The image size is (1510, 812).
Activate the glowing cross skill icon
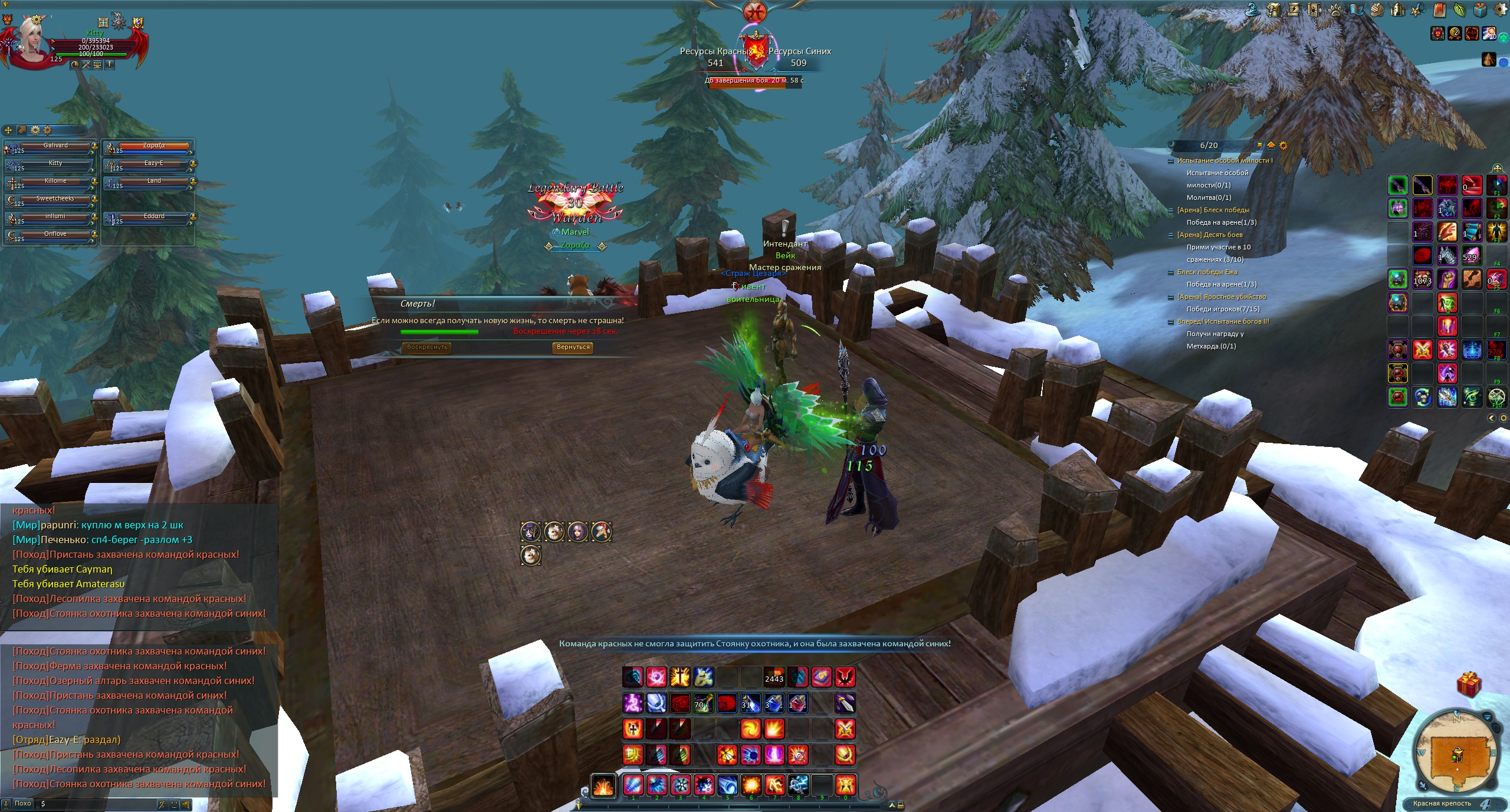tap(679, 677)
